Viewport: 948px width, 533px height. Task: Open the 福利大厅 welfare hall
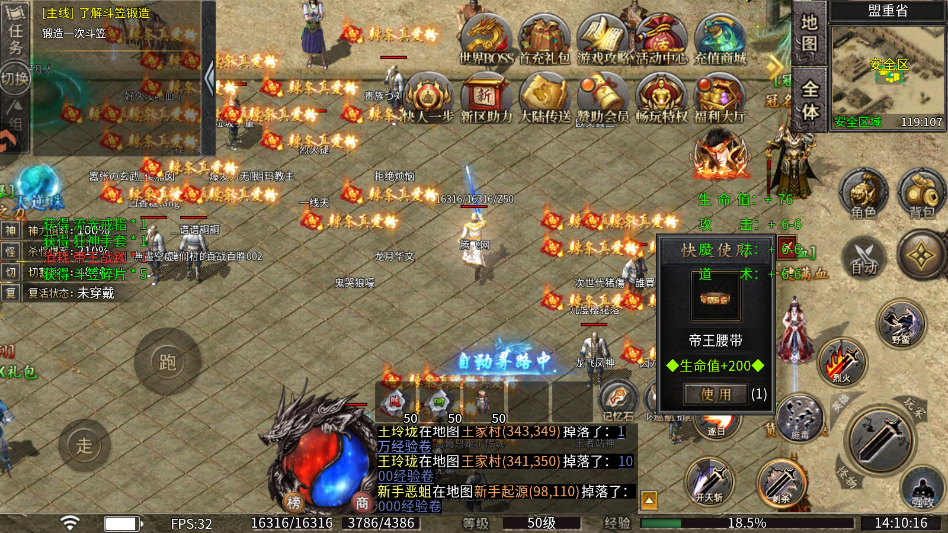click(720, 98)
